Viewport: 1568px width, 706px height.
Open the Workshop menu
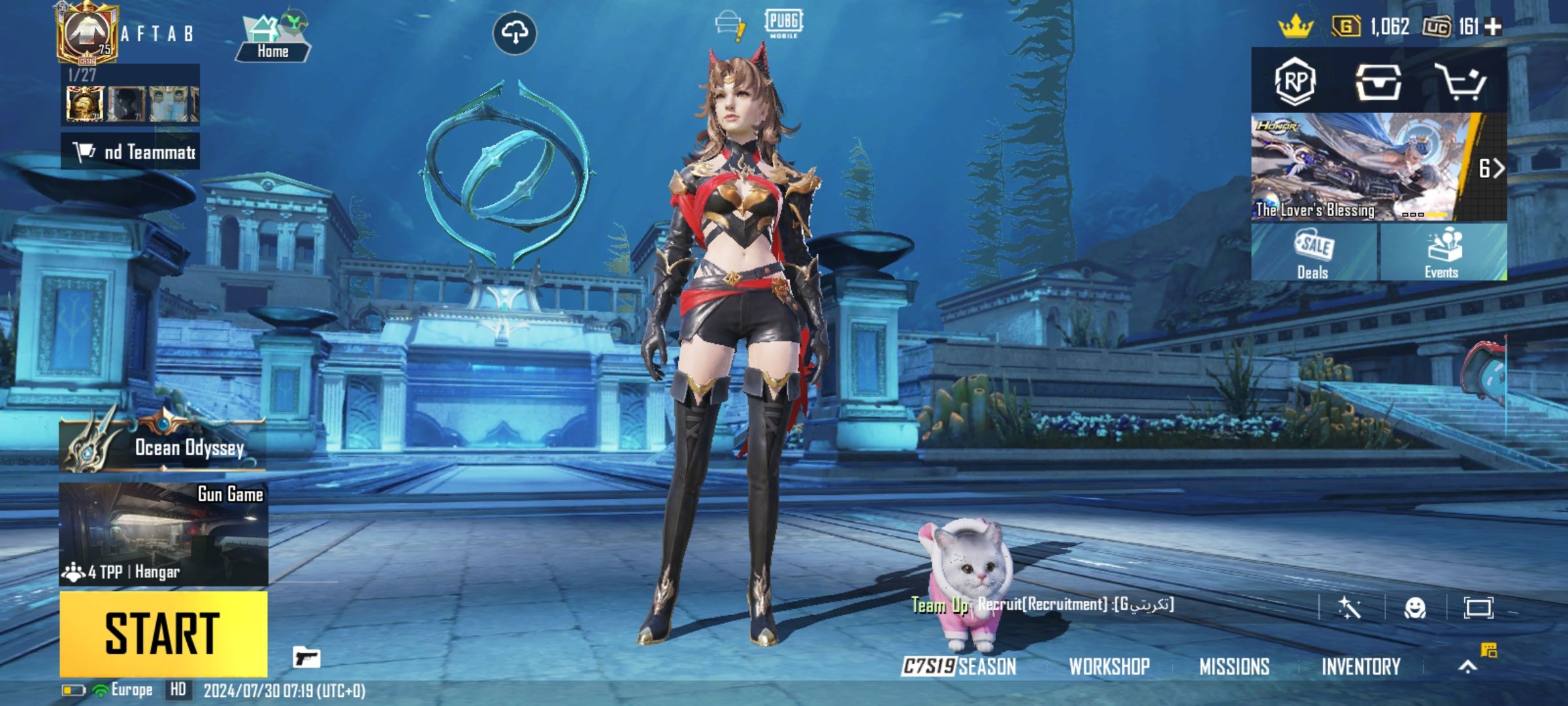(1109, 667)
